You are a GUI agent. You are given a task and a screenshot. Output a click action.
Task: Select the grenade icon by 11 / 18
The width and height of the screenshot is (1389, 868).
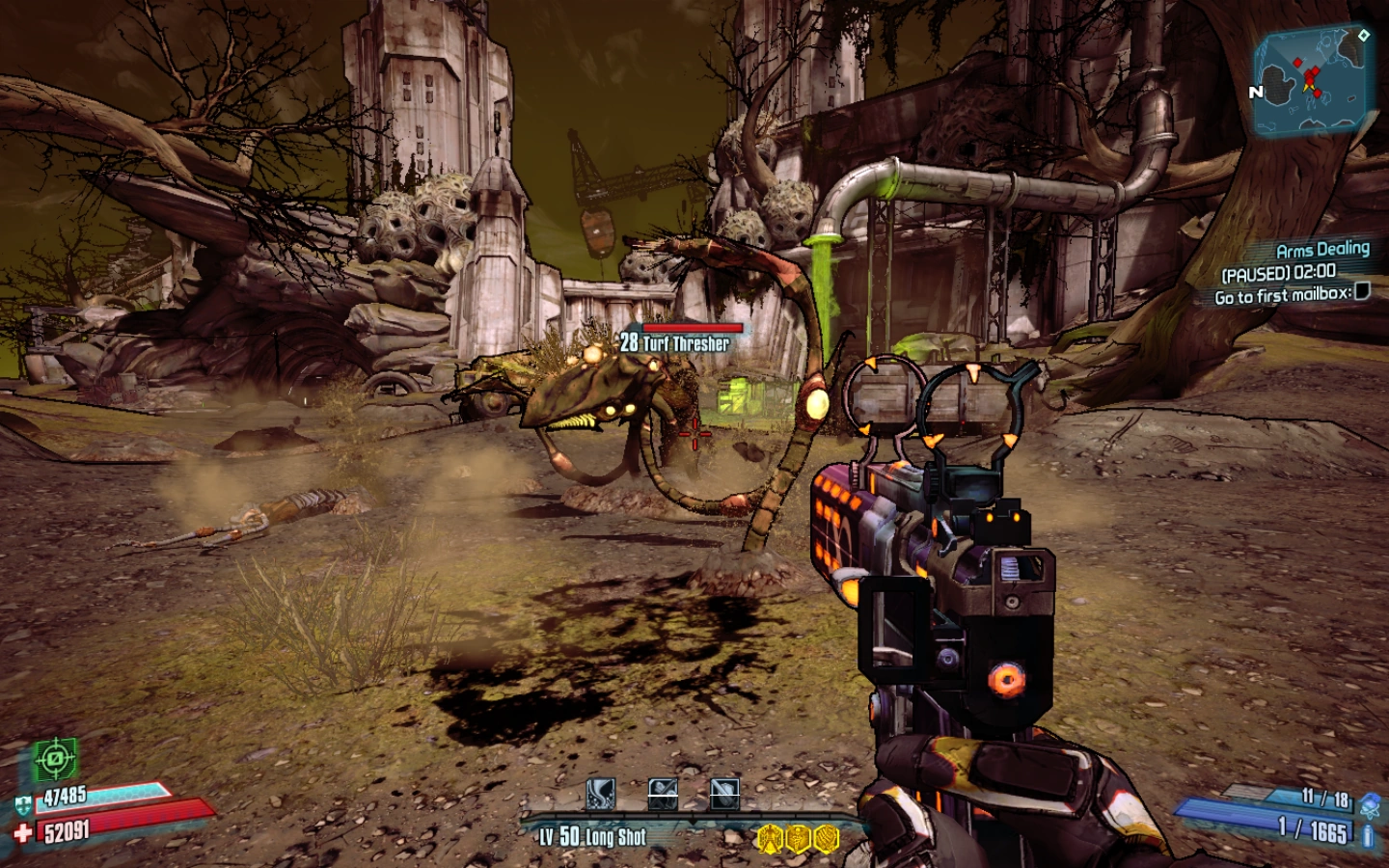1370,802
